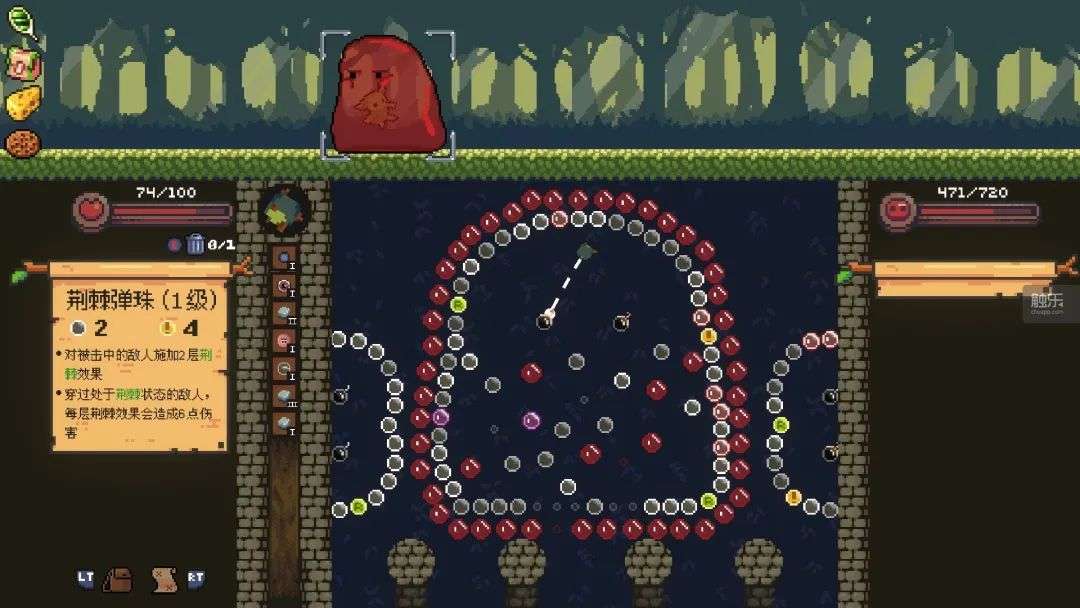Select the level III stone orb slot
This screenshot has height=608, width=1080.
(284, 396)
